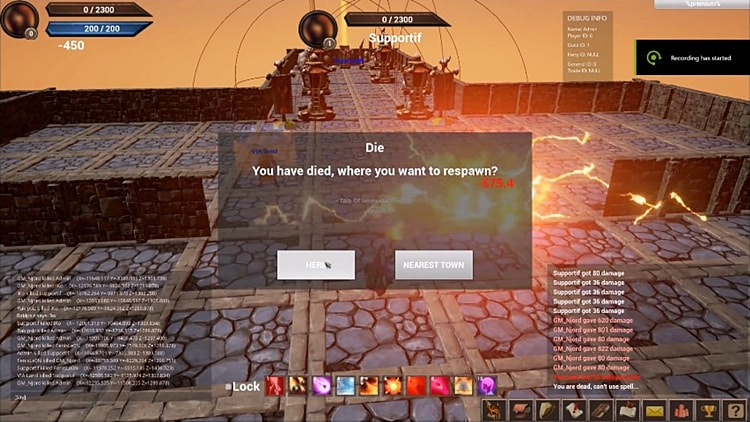Activate the pale blue ice spell
Image resolution: width=750 pixels, height=422 pixels.
click(x=345, y=385)
